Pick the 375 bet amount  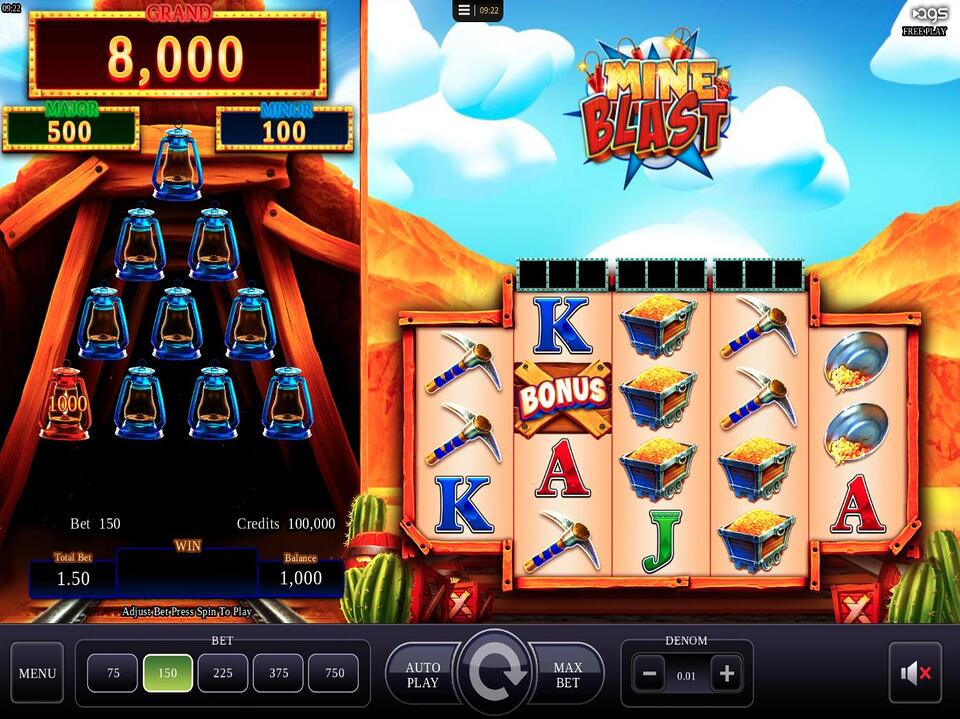(x=278, y=673)
